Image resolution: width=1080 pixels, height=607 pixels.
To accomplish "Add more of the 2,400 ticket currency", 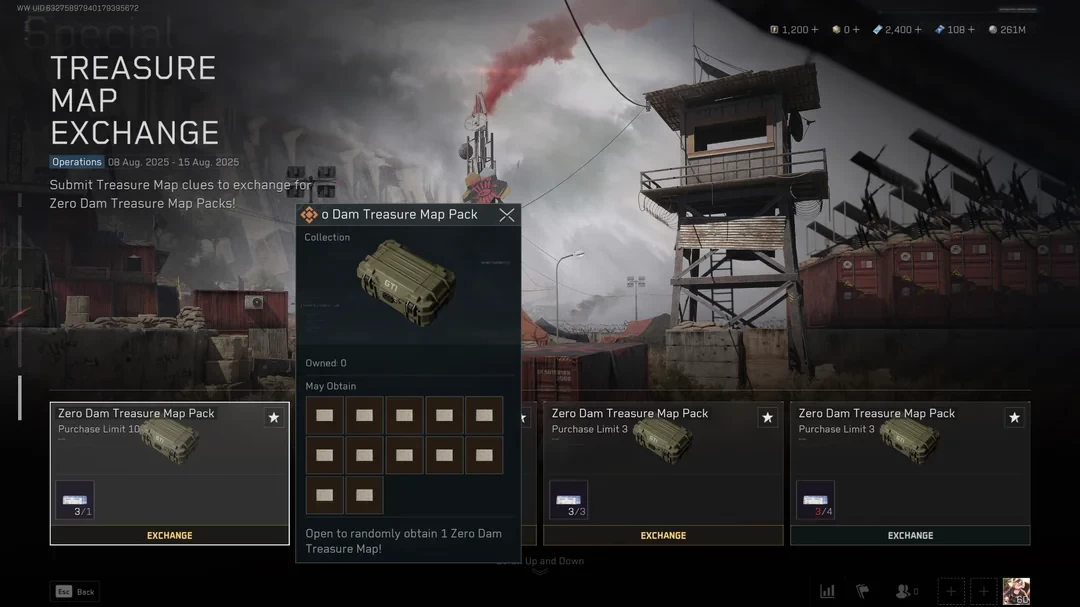I will click(917, 30).
